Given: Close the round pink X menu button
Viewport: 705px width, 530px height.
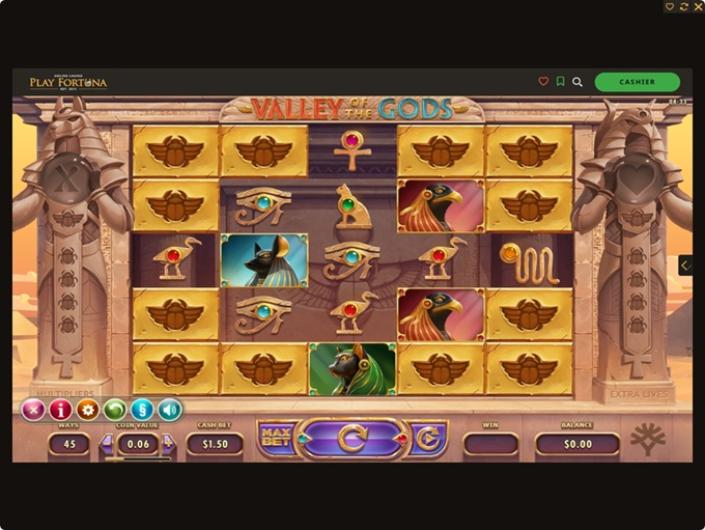Looking at the screenshot, I should point(33,410).
